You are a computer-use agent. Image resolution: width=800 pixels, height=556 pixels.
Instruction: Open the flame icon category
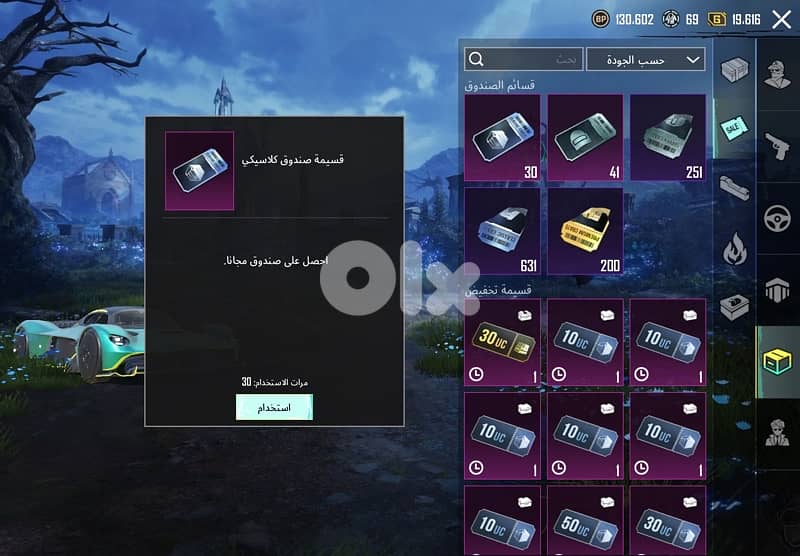(734, 246)
